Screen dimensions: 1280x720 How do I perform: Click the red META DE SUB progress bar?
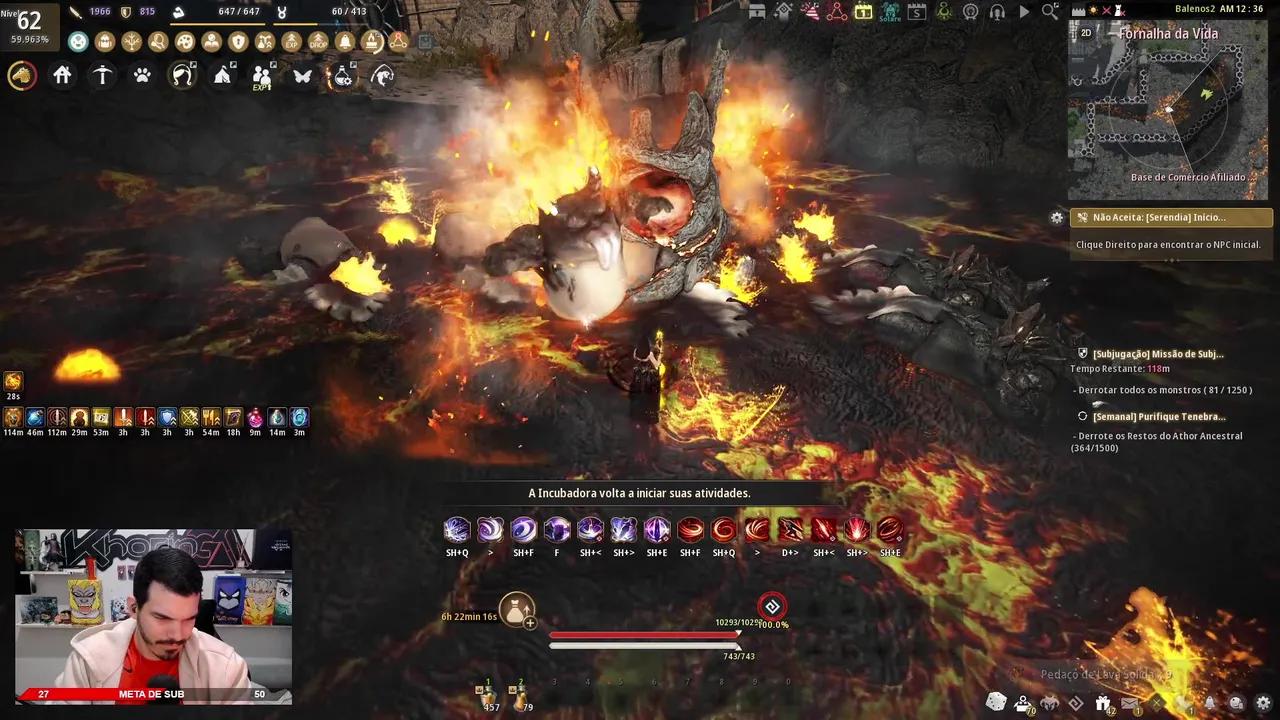tap(150, 693)
